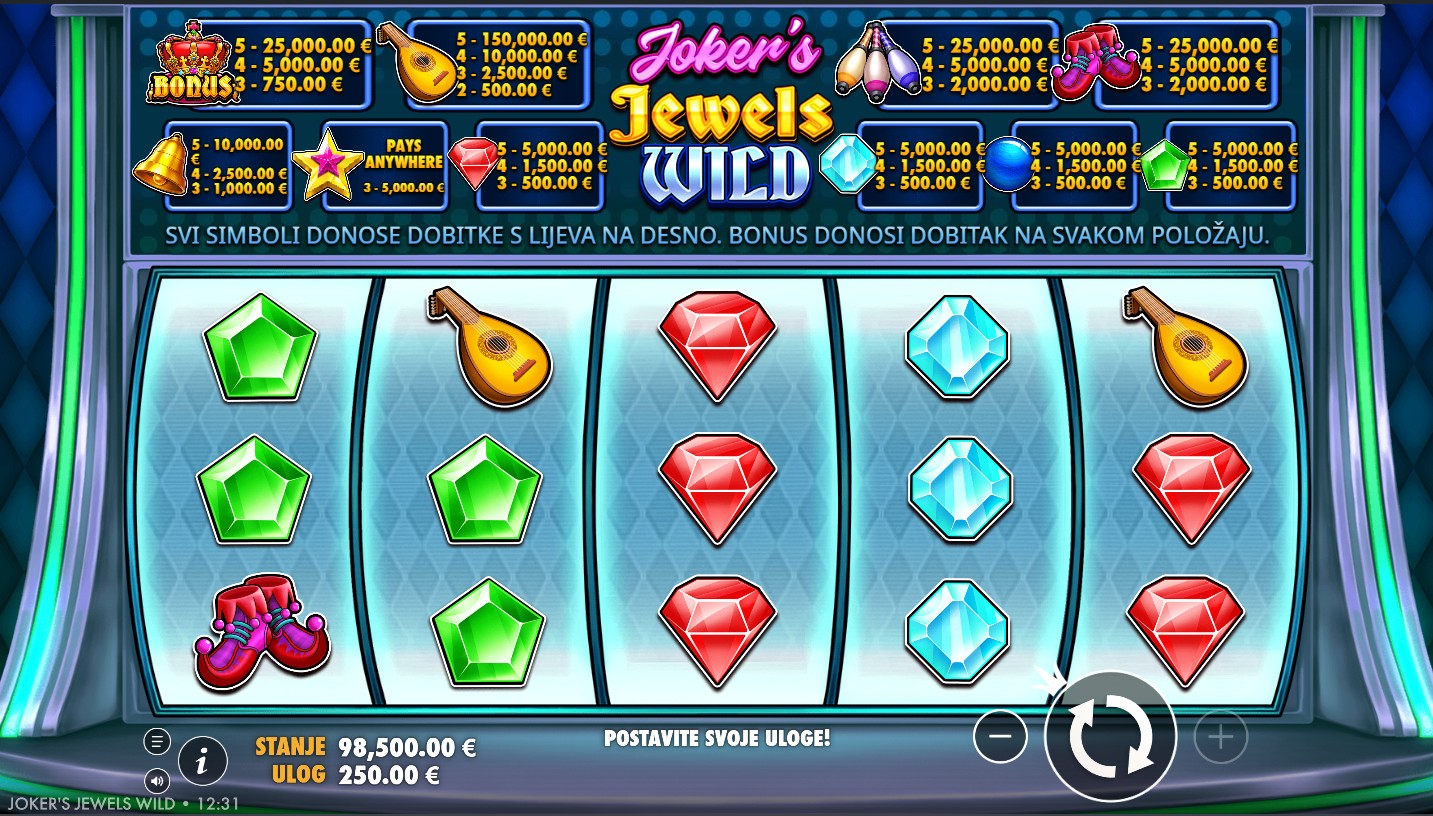
Task: Open the game info paytable button
Action: click(x=203, y=763)
